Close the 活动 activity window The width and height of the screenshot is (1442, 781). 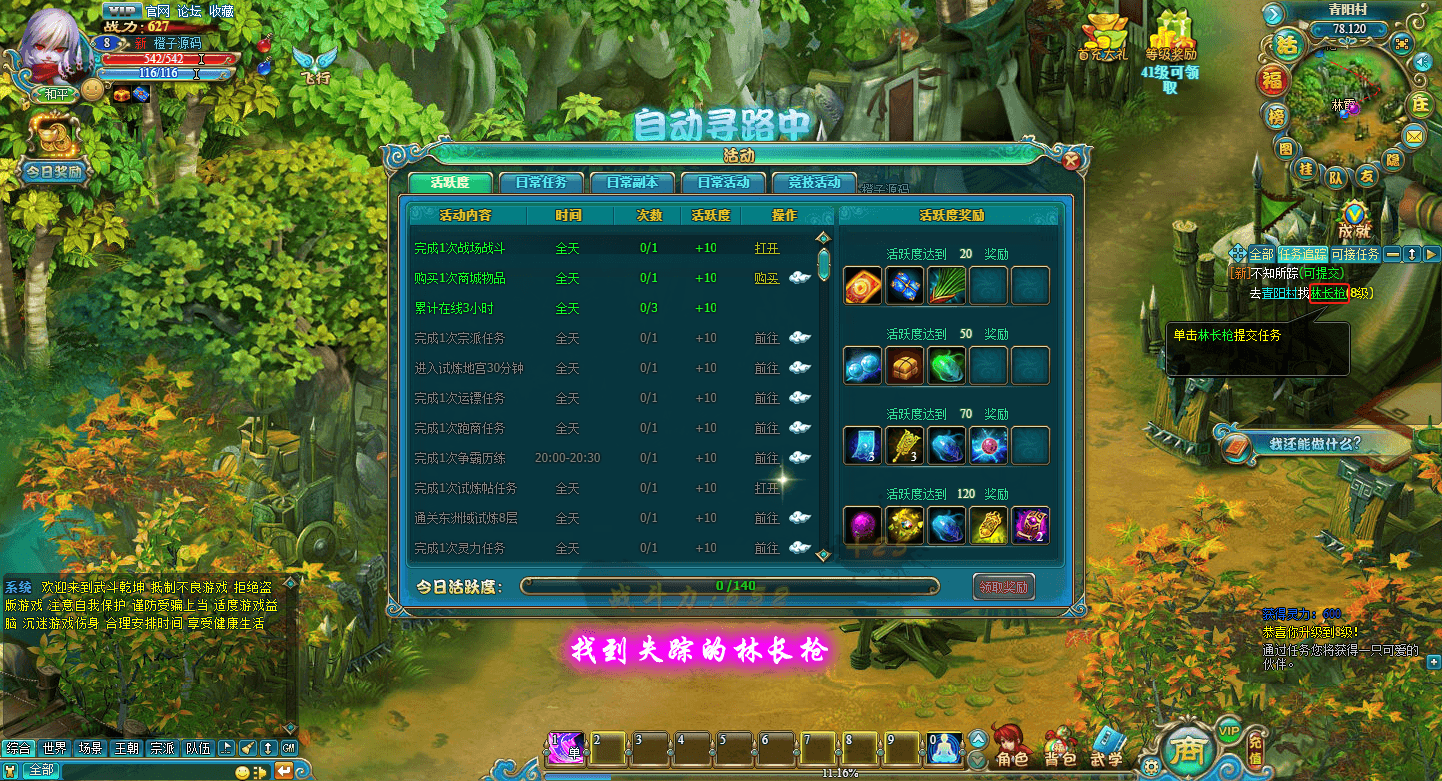[x=1071, y=160]
